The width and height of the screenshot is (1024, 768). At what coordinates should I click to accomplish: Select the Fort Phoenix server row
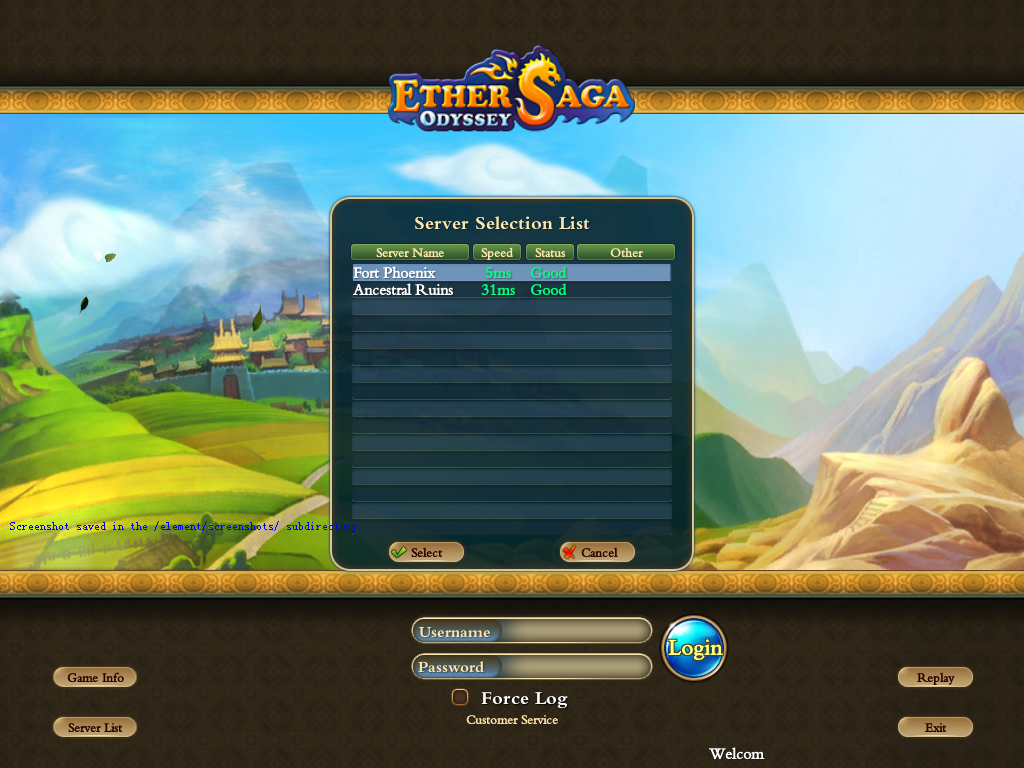(x=510, y=273)
